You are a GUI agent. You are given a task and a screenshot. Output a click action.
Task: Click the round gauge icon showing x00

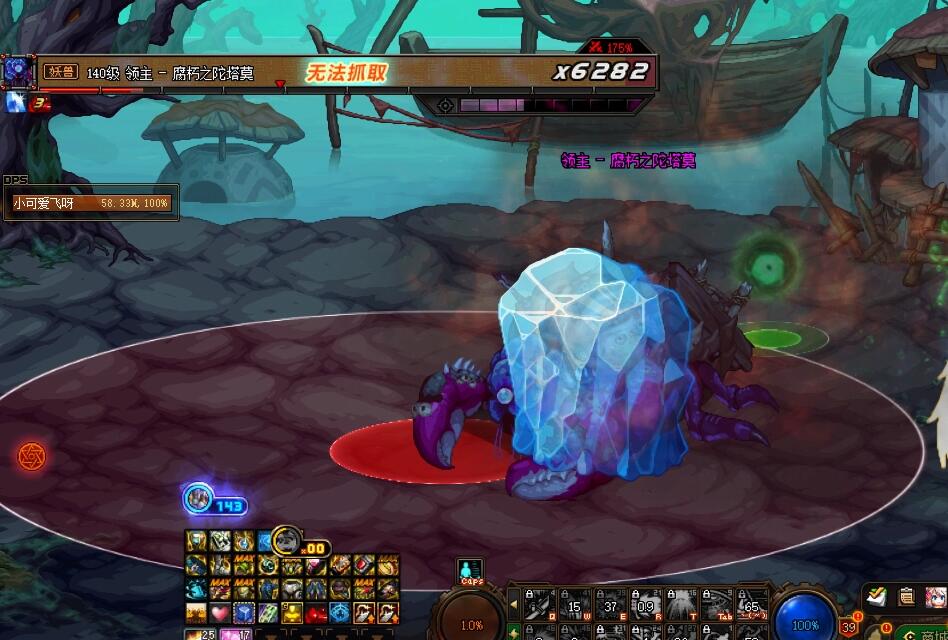coord(286,540)
